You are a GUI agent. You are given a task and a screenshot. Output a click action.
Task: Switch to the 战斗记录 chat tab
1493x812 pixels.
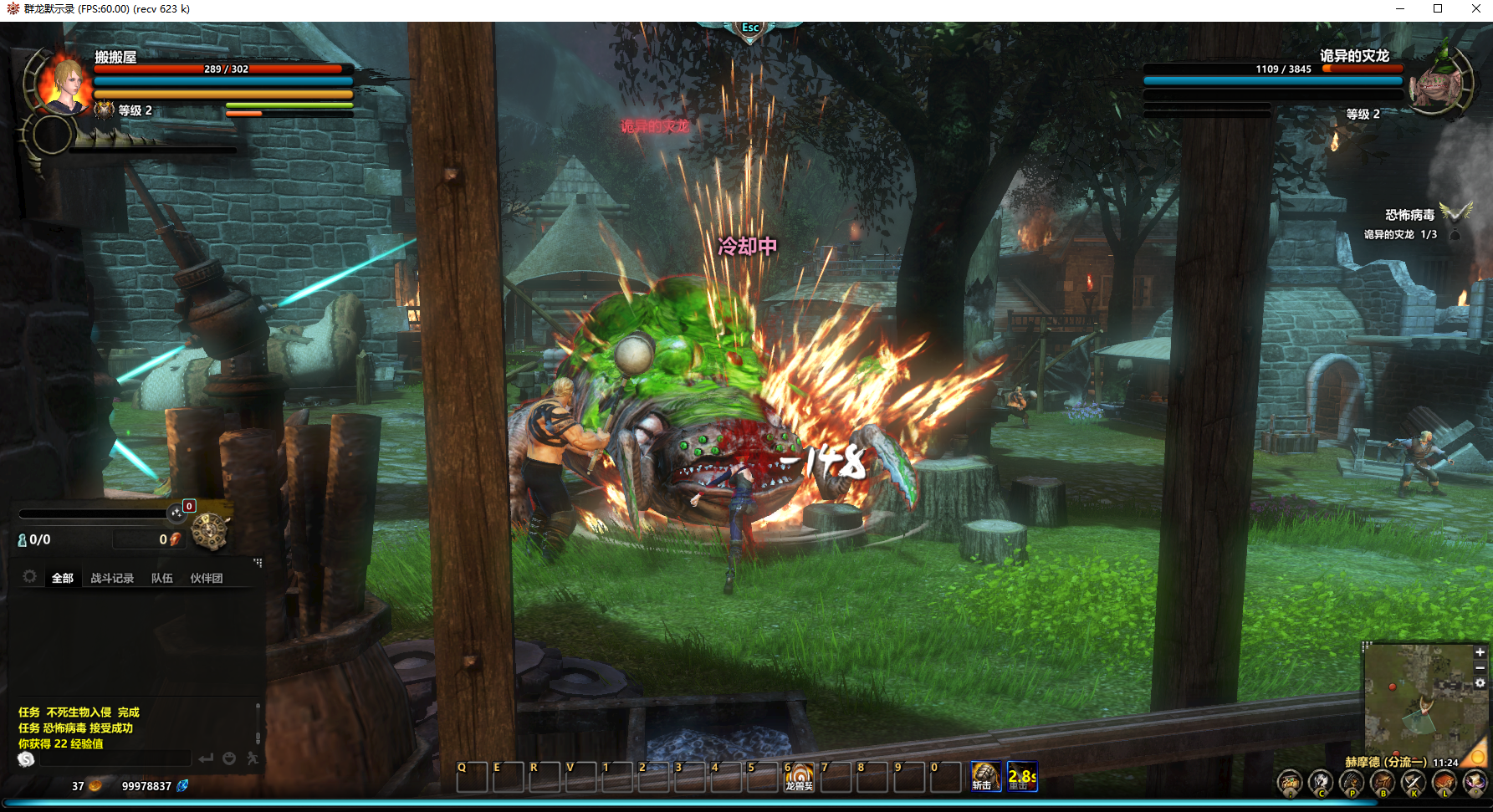(x=112, y=578)
